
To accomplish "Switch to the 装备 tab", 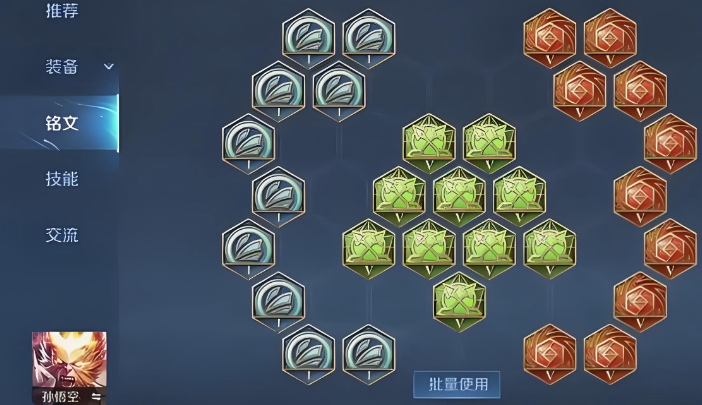I will point(62,67).
